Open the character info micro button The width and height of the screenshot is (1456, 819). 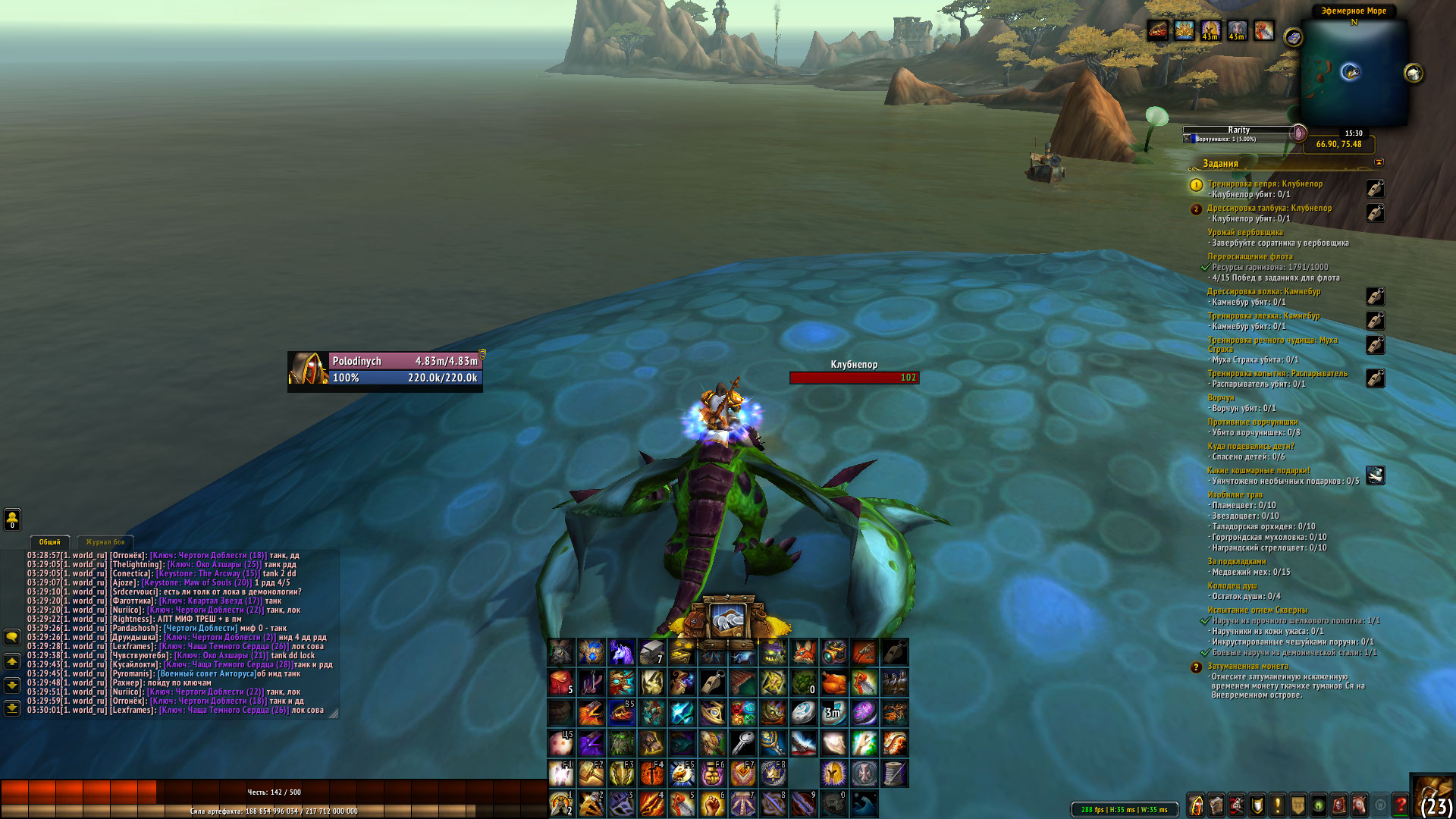(x=1196, y=805)
